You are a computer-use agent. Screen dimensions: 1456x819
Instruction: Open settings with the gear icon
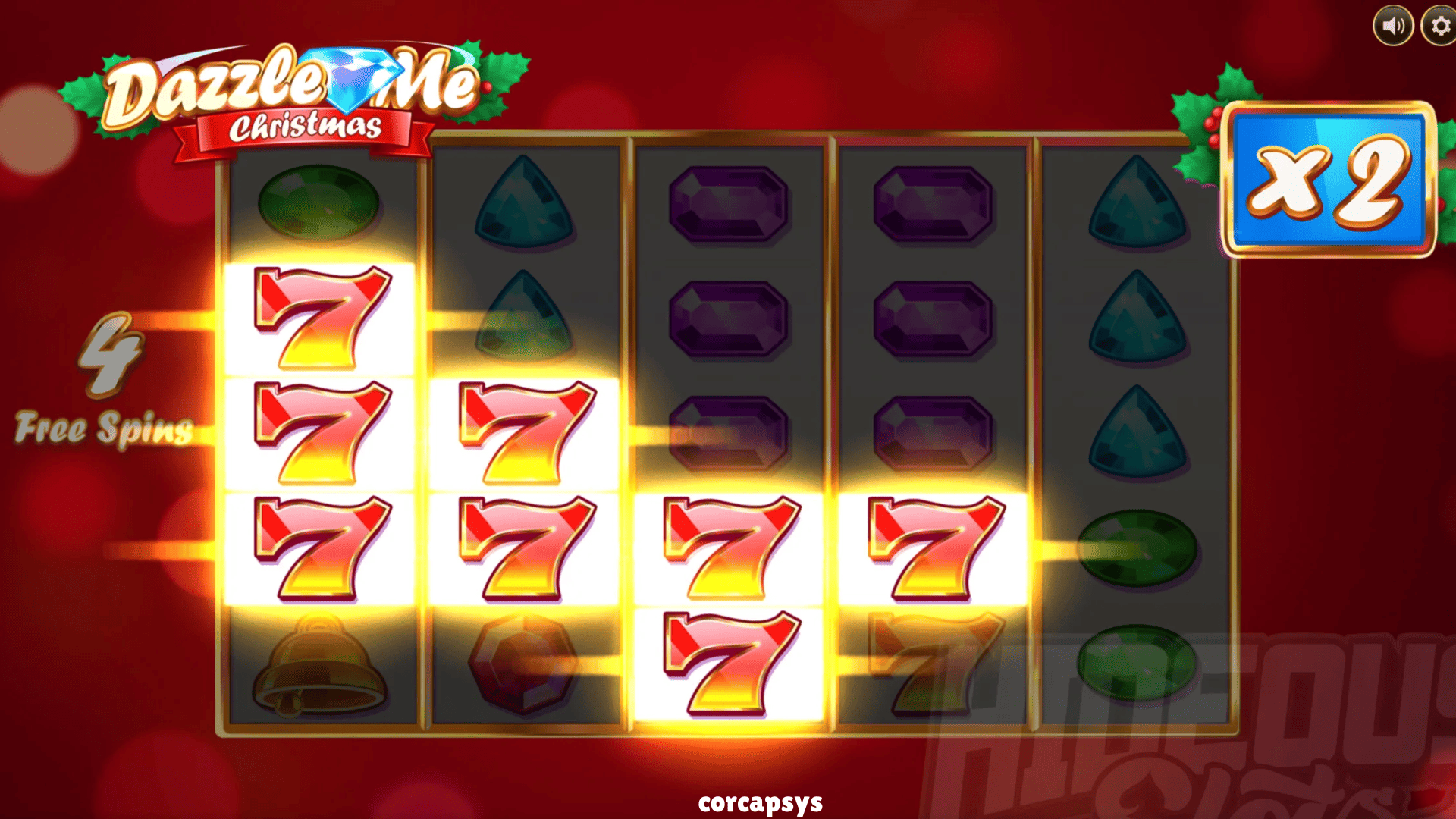(1439, 27)
